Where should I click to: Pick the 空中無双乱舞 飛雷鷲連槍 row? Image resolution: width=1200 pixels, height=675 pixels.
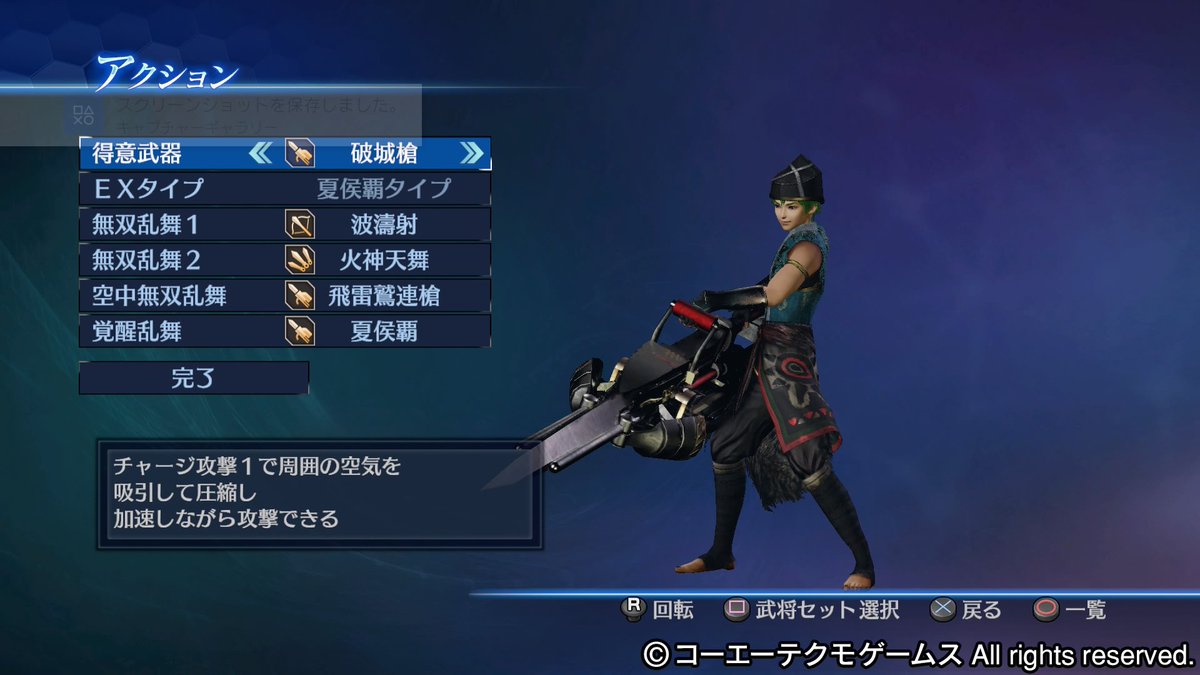point(285,295)
